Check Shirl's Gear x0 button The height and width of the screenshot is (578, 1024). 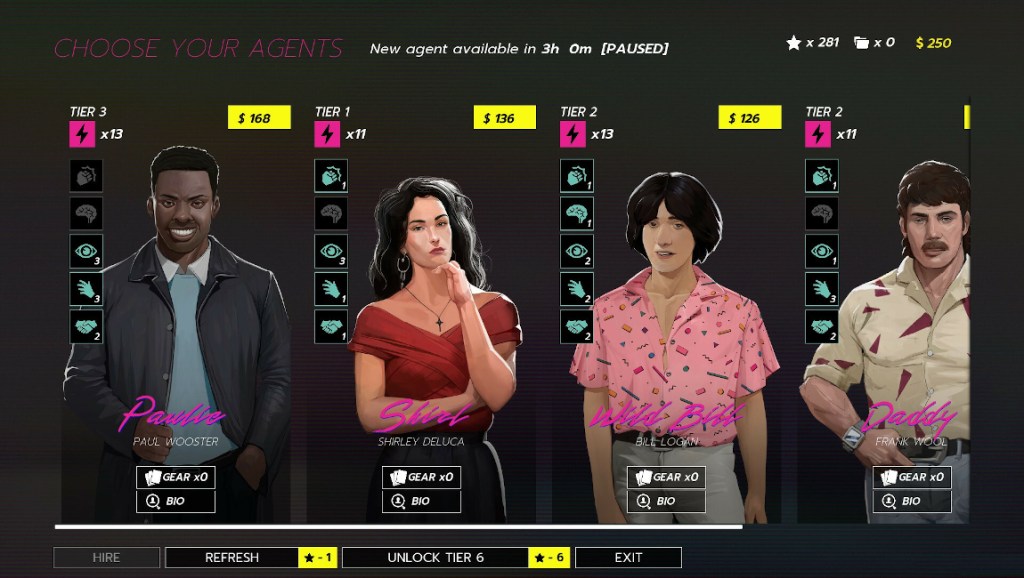click(x=421, y=477)
